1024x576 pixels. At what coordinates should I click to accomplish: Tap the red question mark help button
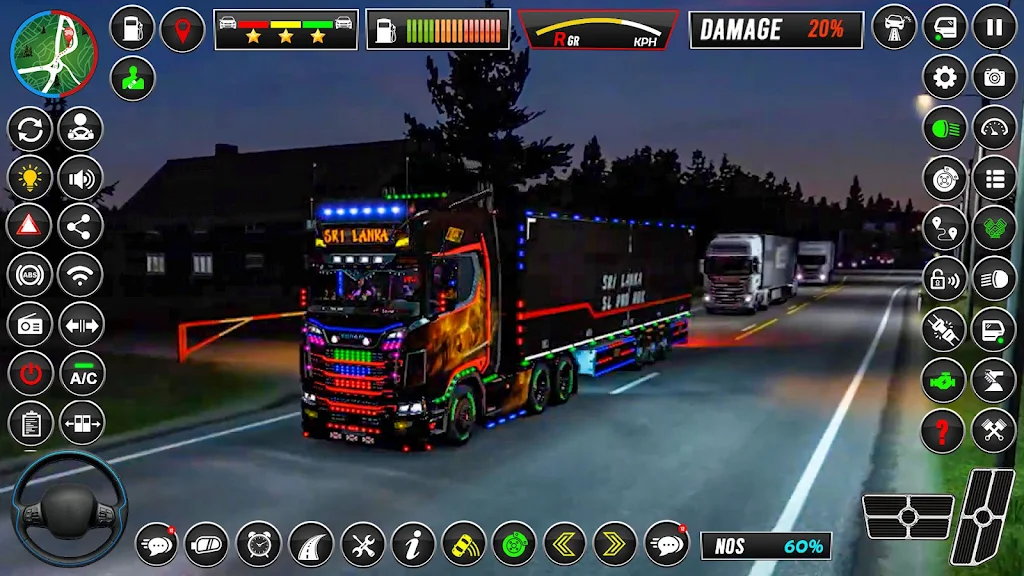[943, 431]
